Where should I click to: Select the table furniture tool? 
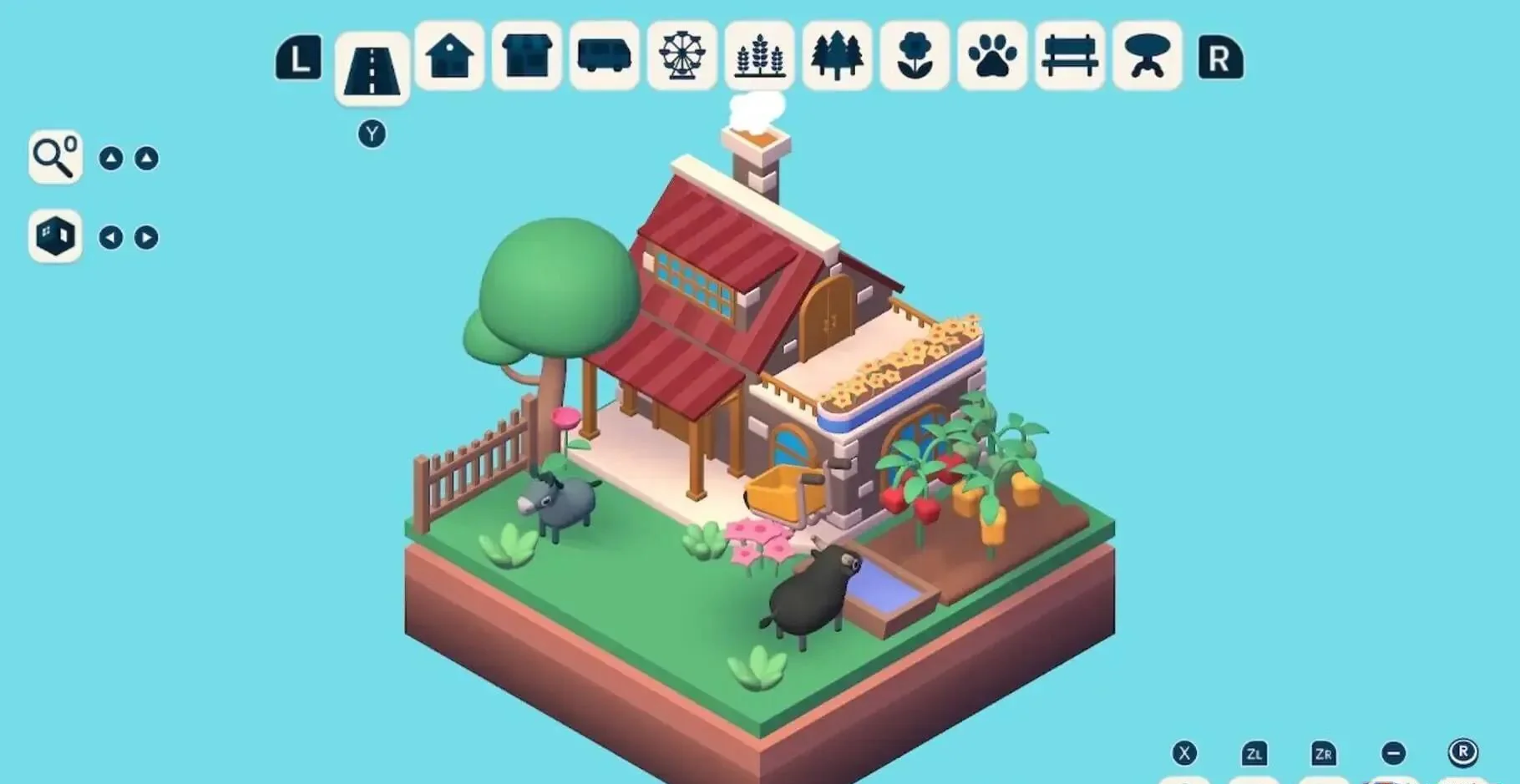coord(1148,59)
